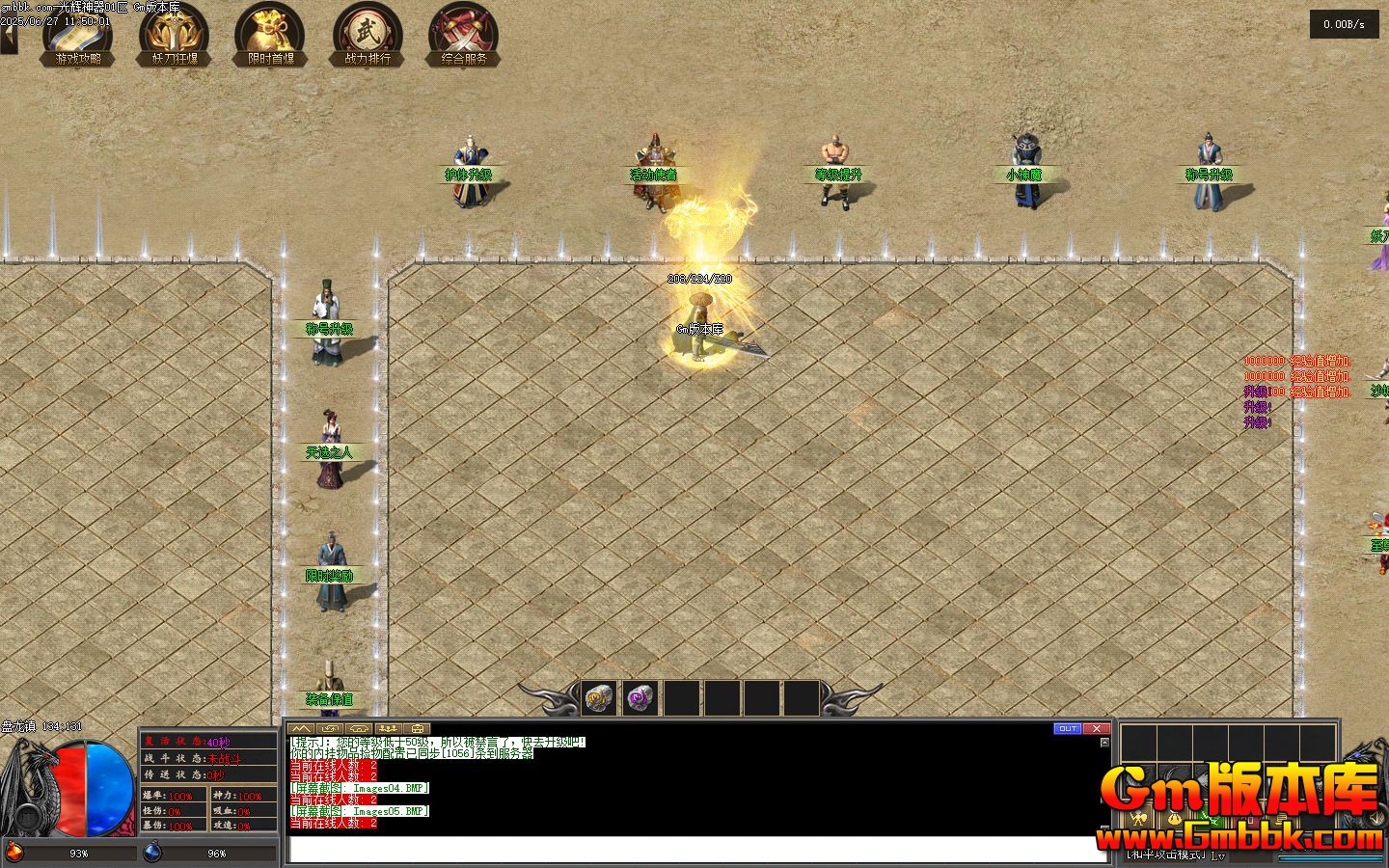
Task: Open the 游戏攻略 game guide scroll
Action: click(x=78, y=35)
